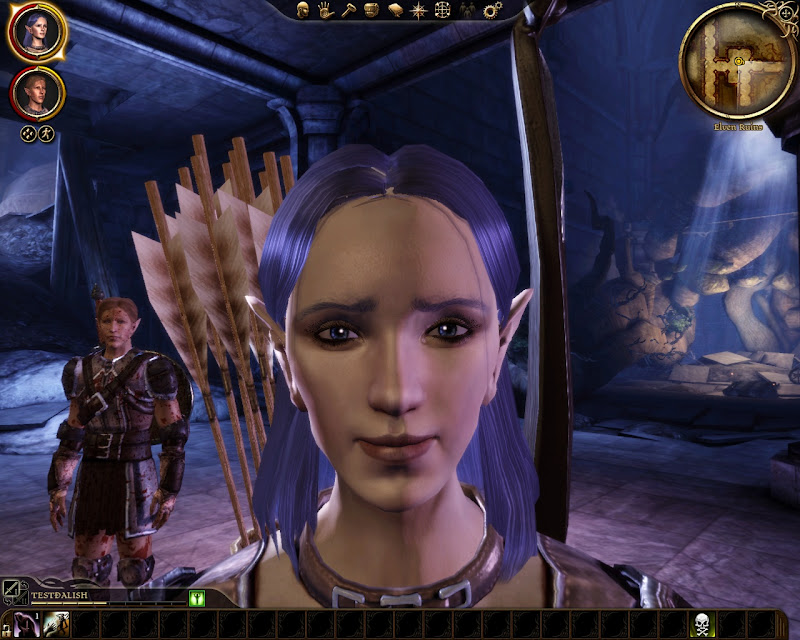This screenshot has width=800, height=640.
Task: Open the skills hand icon
Action: (x=325, y=10)
